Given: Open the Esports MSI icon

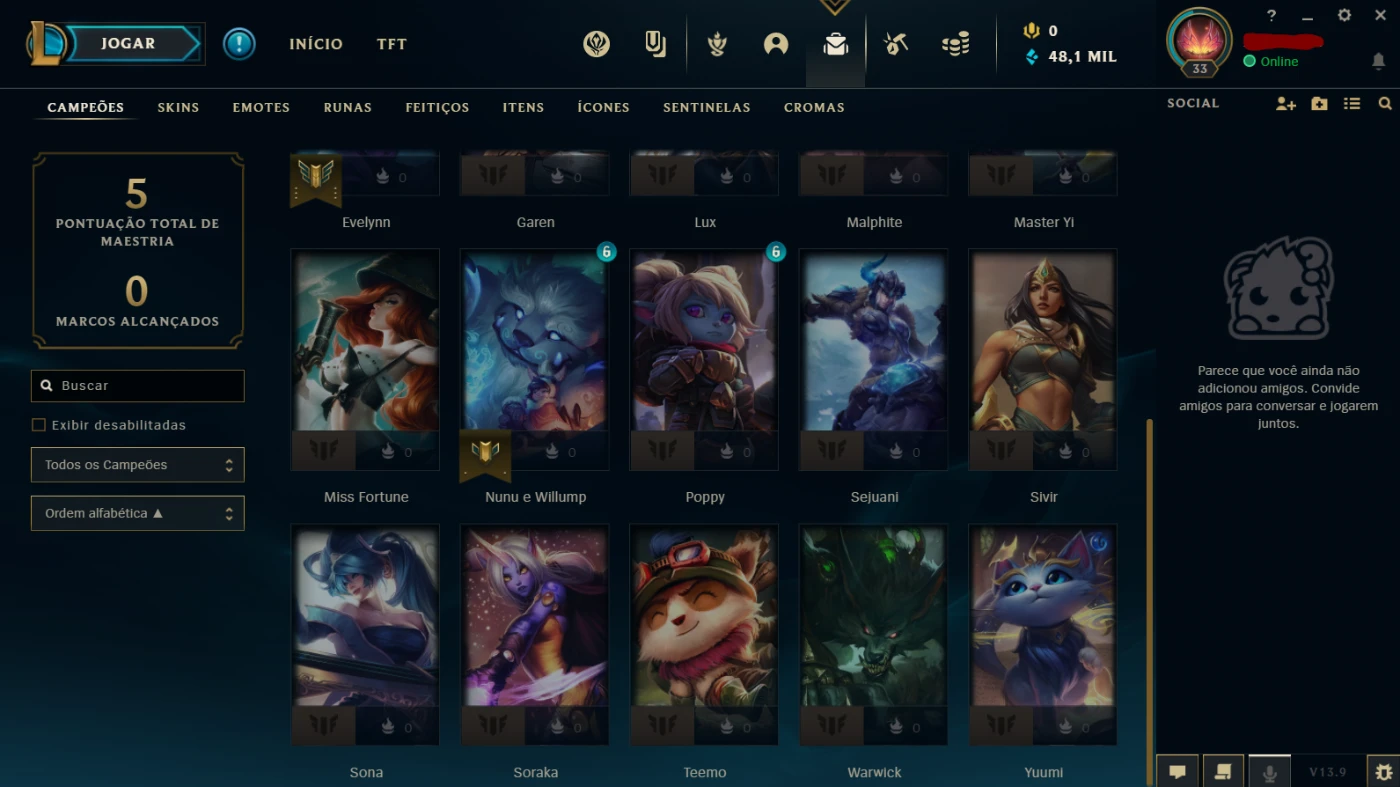Looking at the screenshot, I should tap(597, 44).
